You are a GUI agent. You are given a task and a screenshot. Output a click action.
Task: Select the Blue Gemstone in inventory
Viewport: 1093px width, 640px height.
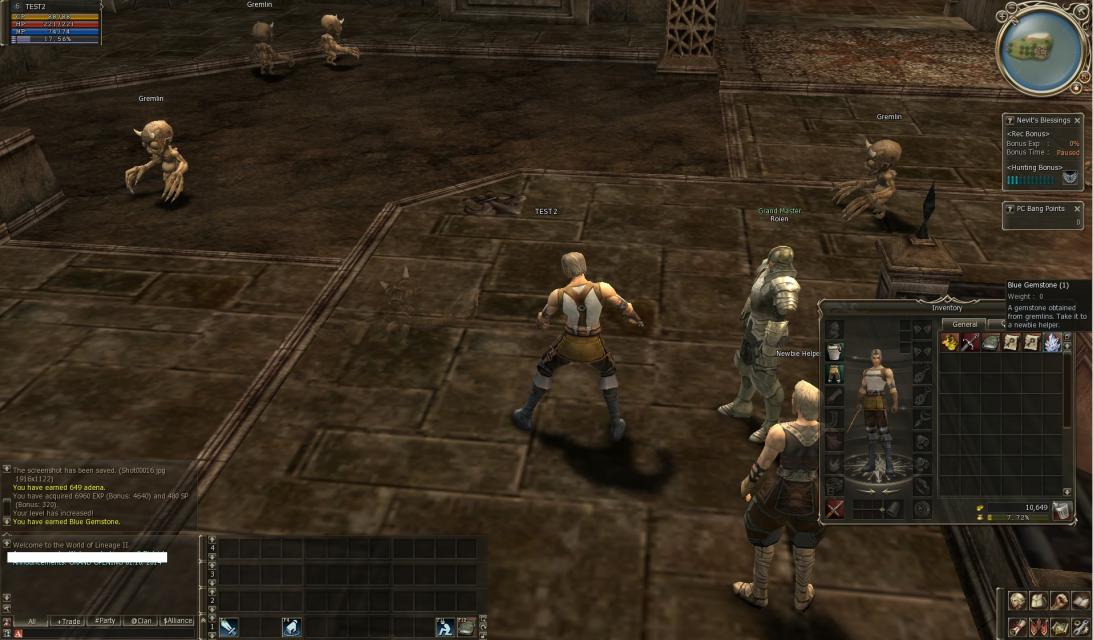(x=1052, y=343)
